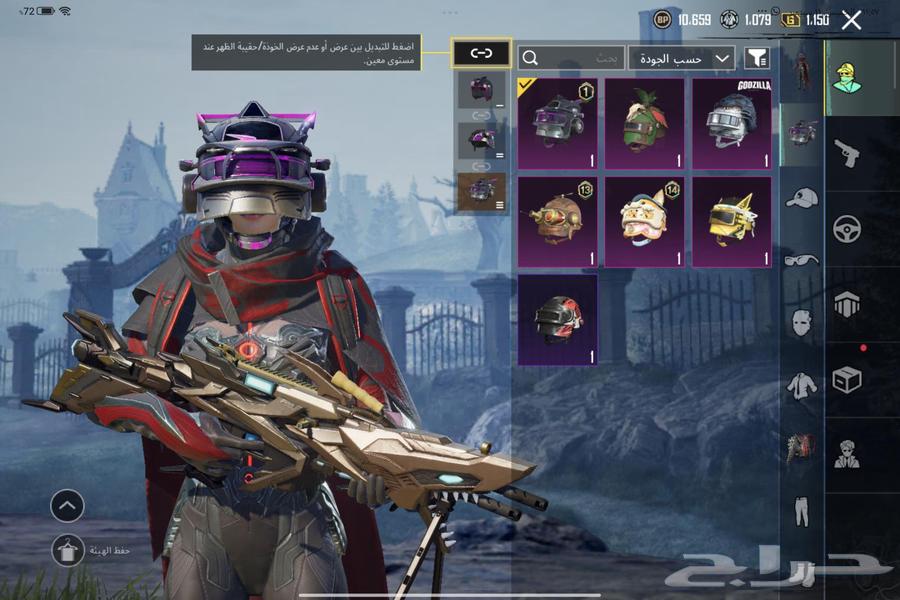Close the inventory with the X button

pyautogui.click(x=851, y=20)
